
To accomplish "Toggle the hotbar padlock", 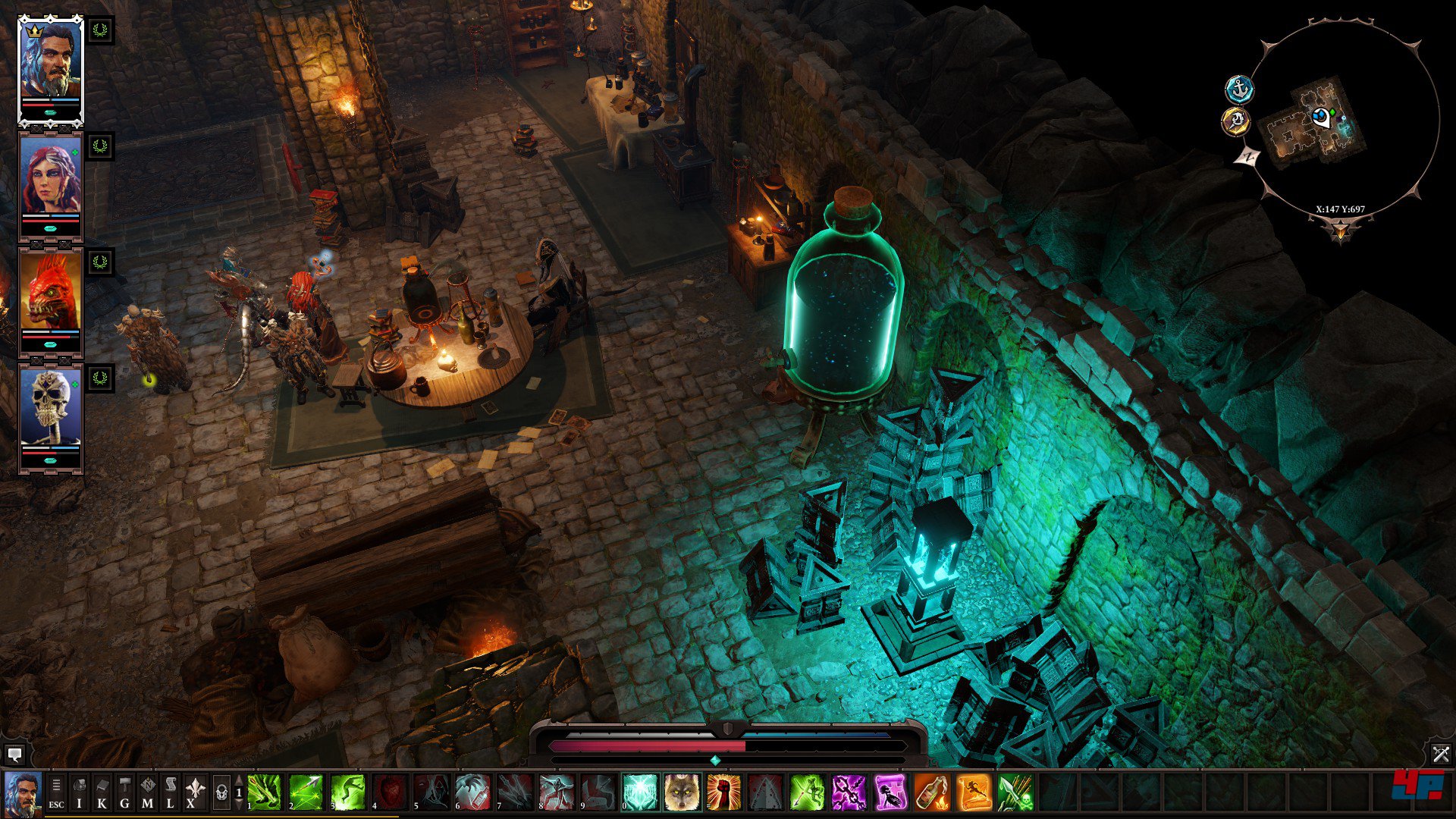I will pyautogui.click(x=221, y=792).
